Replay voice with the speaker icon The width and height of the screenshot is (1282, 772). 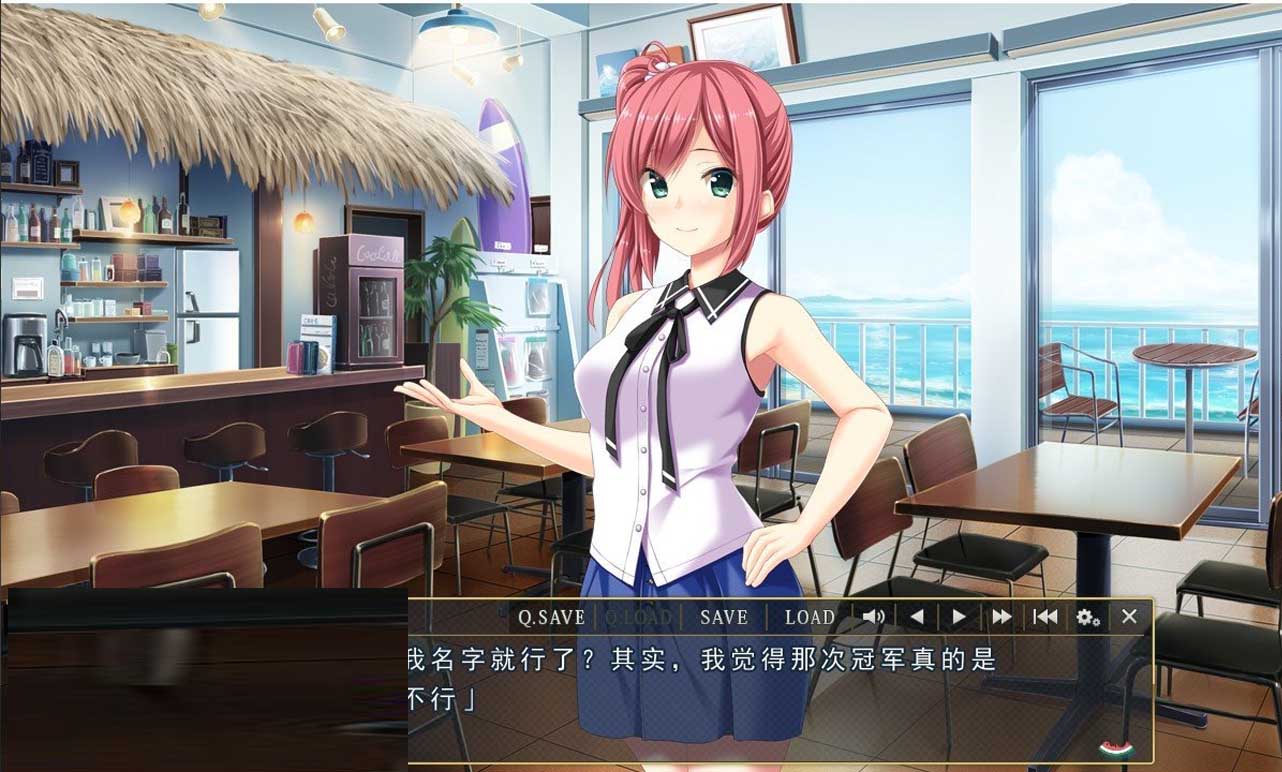tap(873, 617)
